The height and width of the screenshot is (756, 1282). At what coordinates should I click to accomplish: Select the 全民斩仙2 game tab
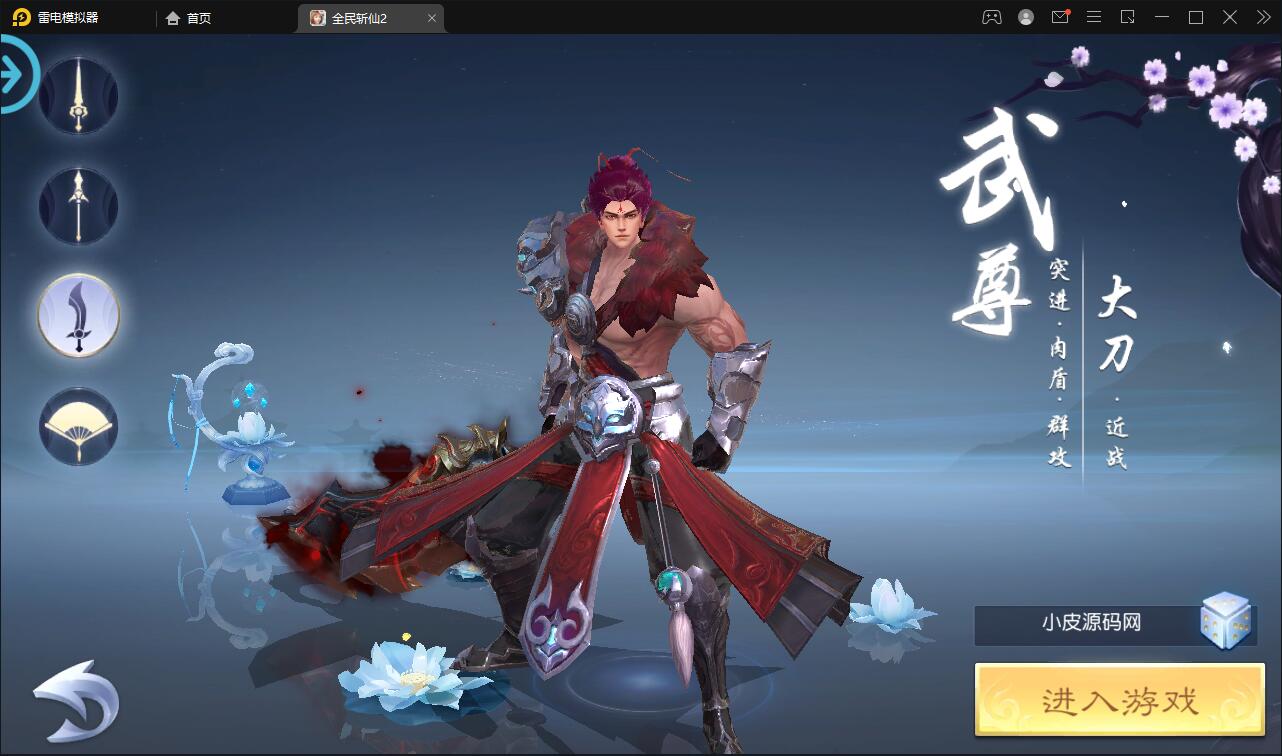coord(362,18)
